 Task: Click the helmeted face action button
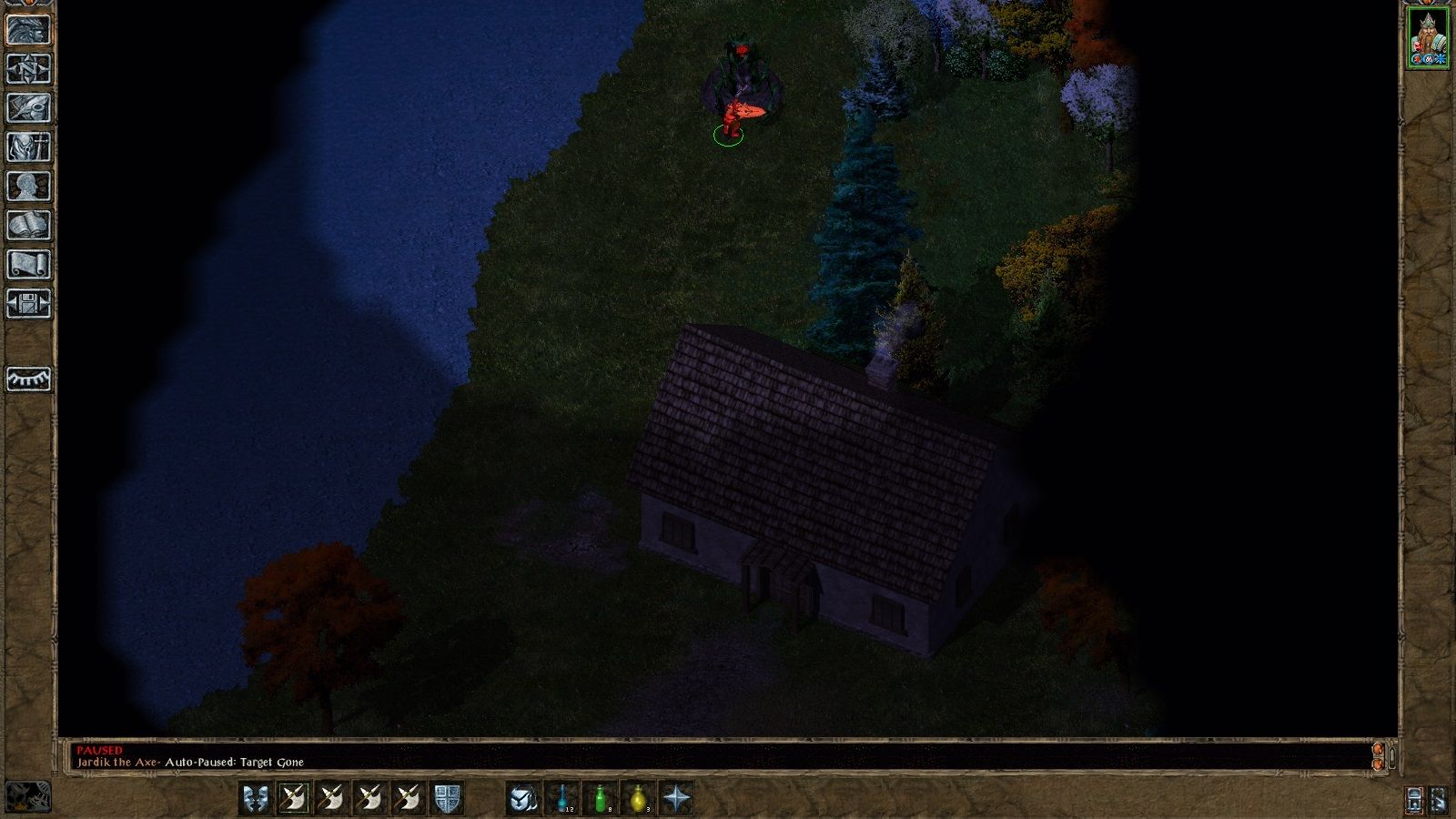[522, 798]
